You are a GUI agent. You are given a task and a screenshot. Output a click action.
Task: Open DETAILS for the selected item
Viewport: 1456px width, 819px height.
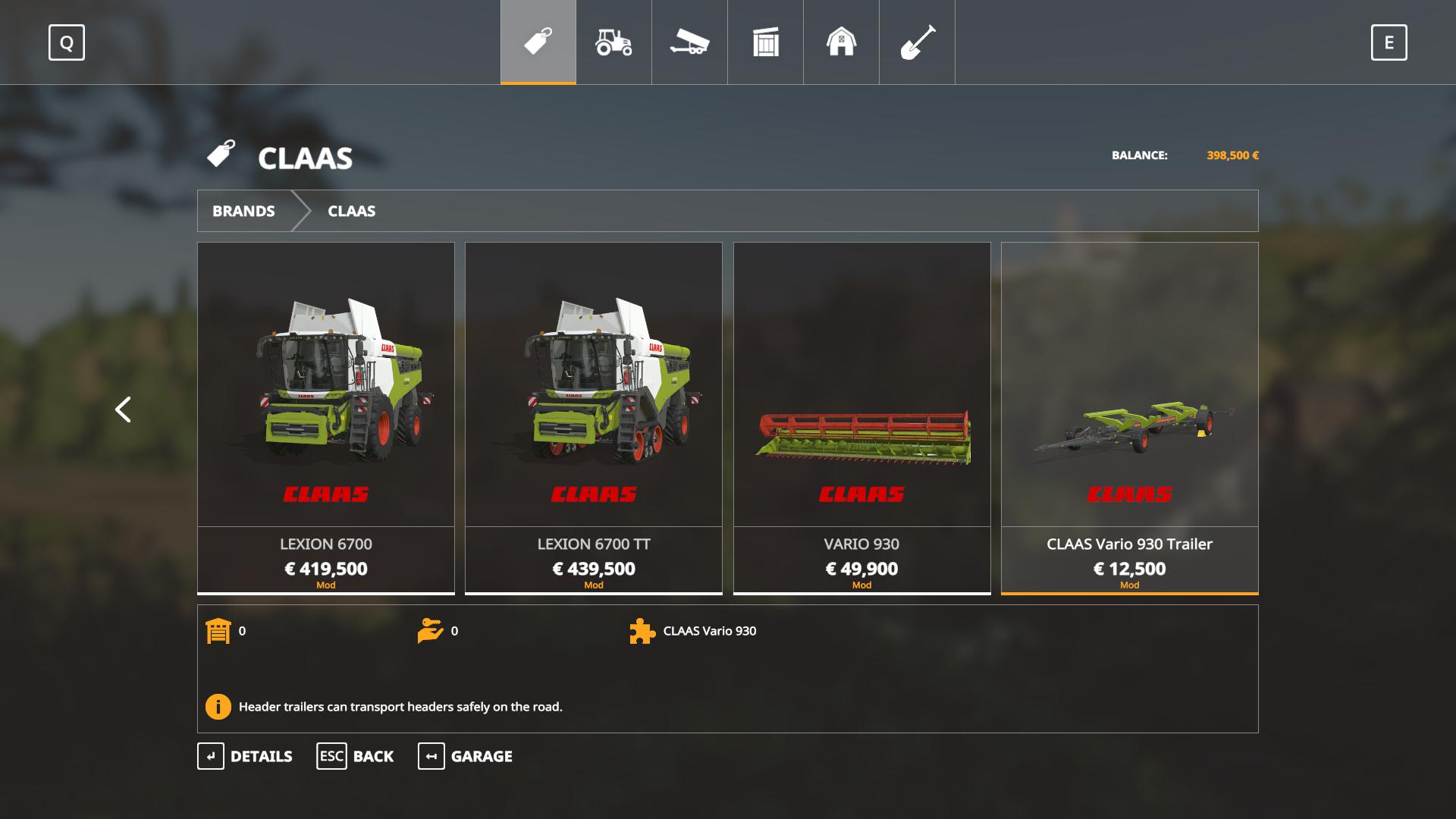(245, 756)
